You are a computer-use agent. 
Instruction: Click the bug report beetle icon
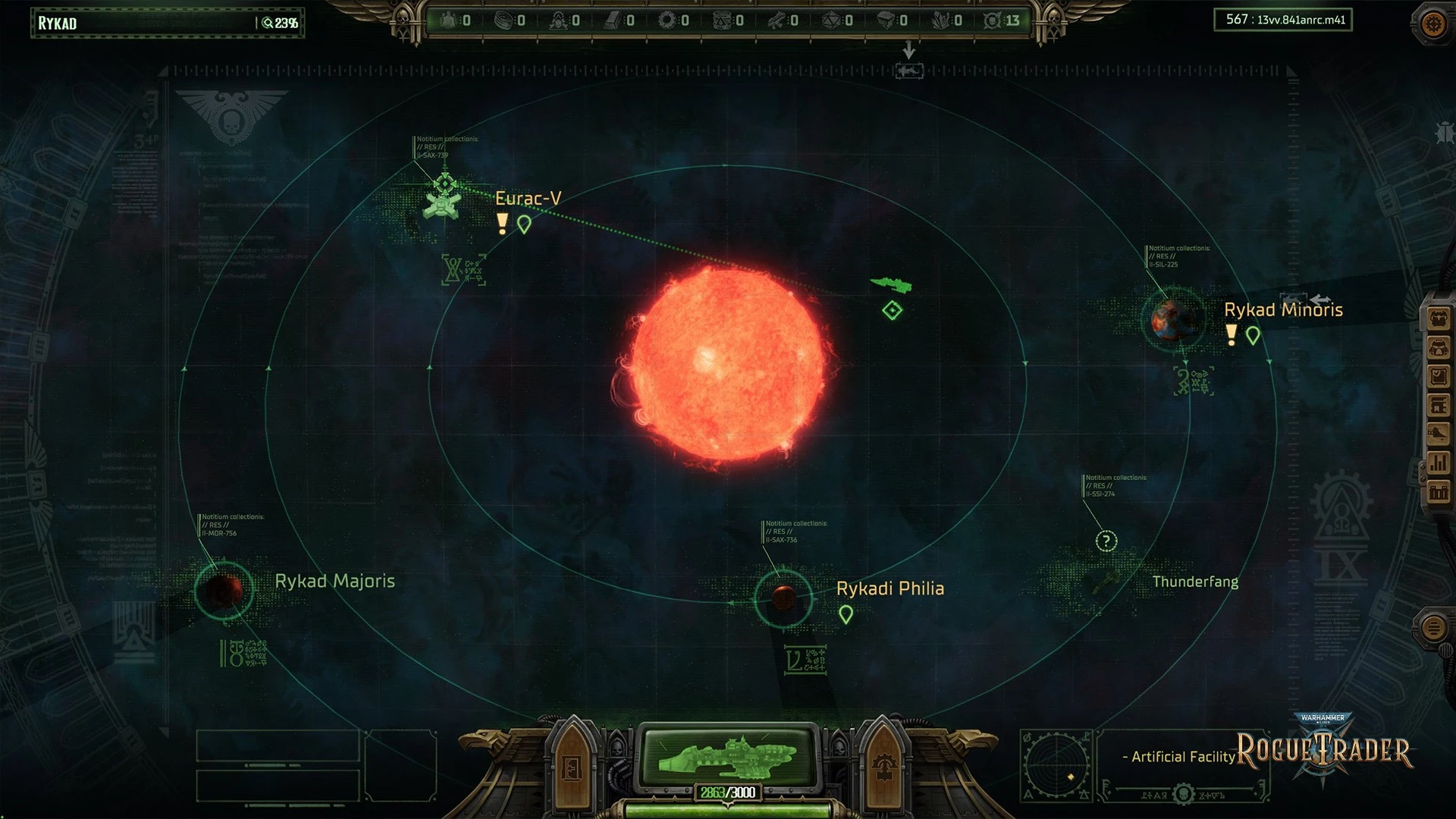pos(1444,133)
